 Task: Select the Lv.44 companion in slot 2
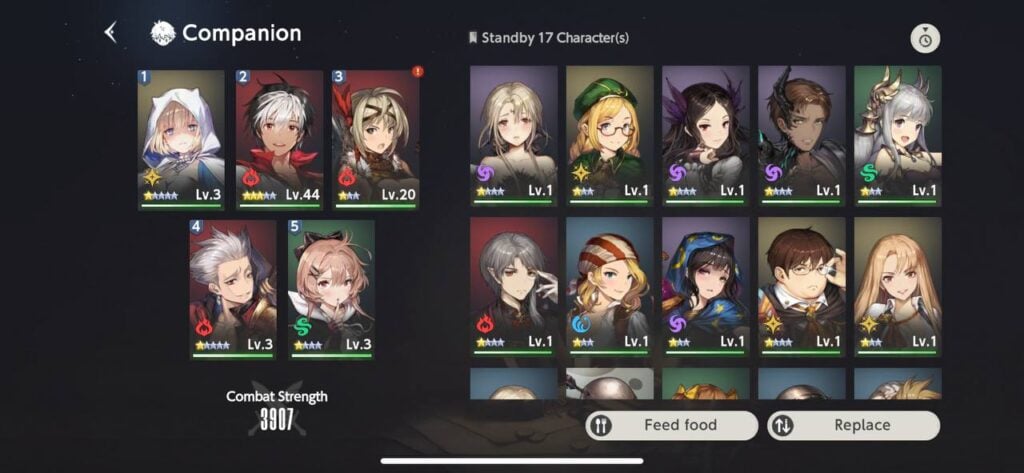click(x=279, y=138)
